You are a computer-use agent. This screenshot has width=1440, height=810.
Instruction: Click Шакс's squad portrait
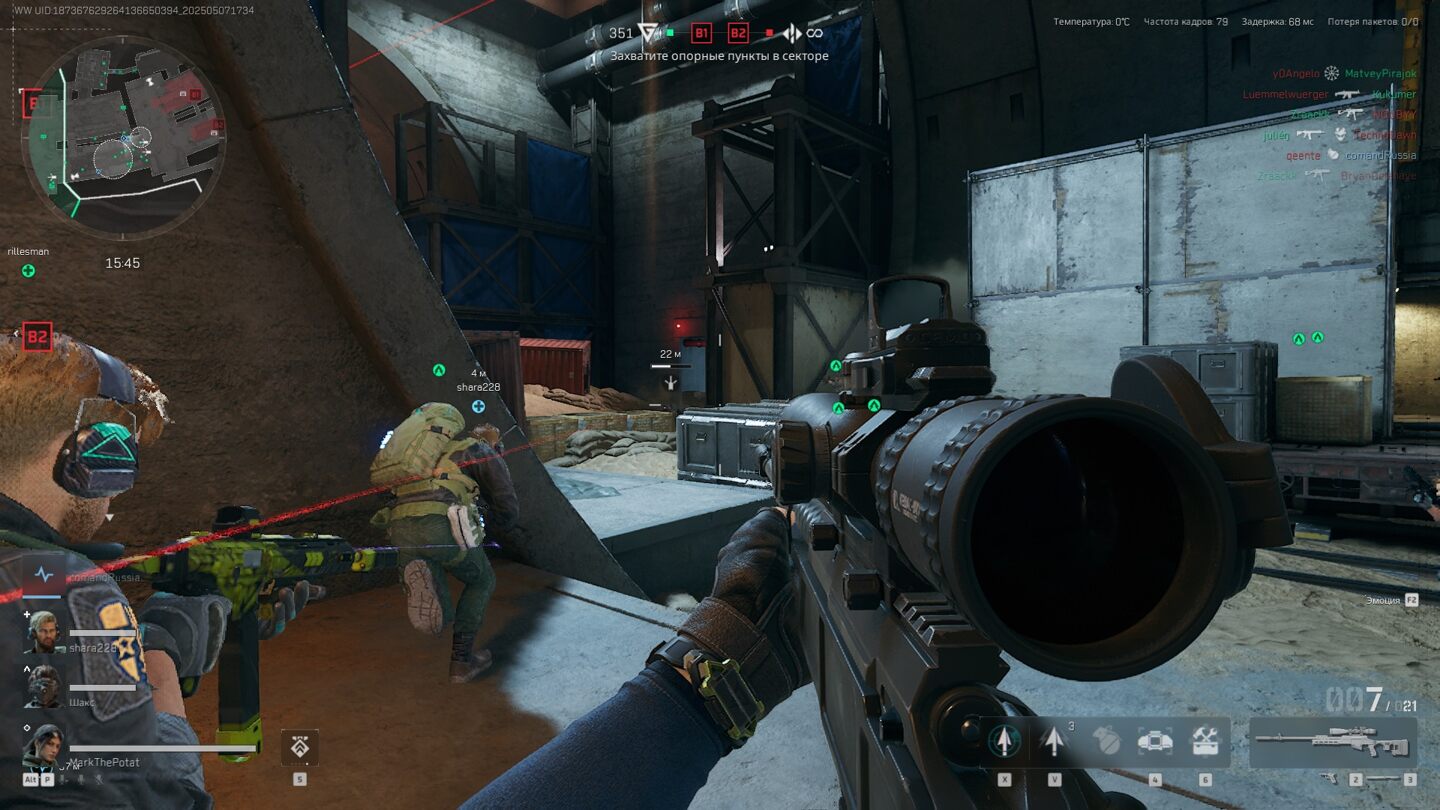pos(44,687)
